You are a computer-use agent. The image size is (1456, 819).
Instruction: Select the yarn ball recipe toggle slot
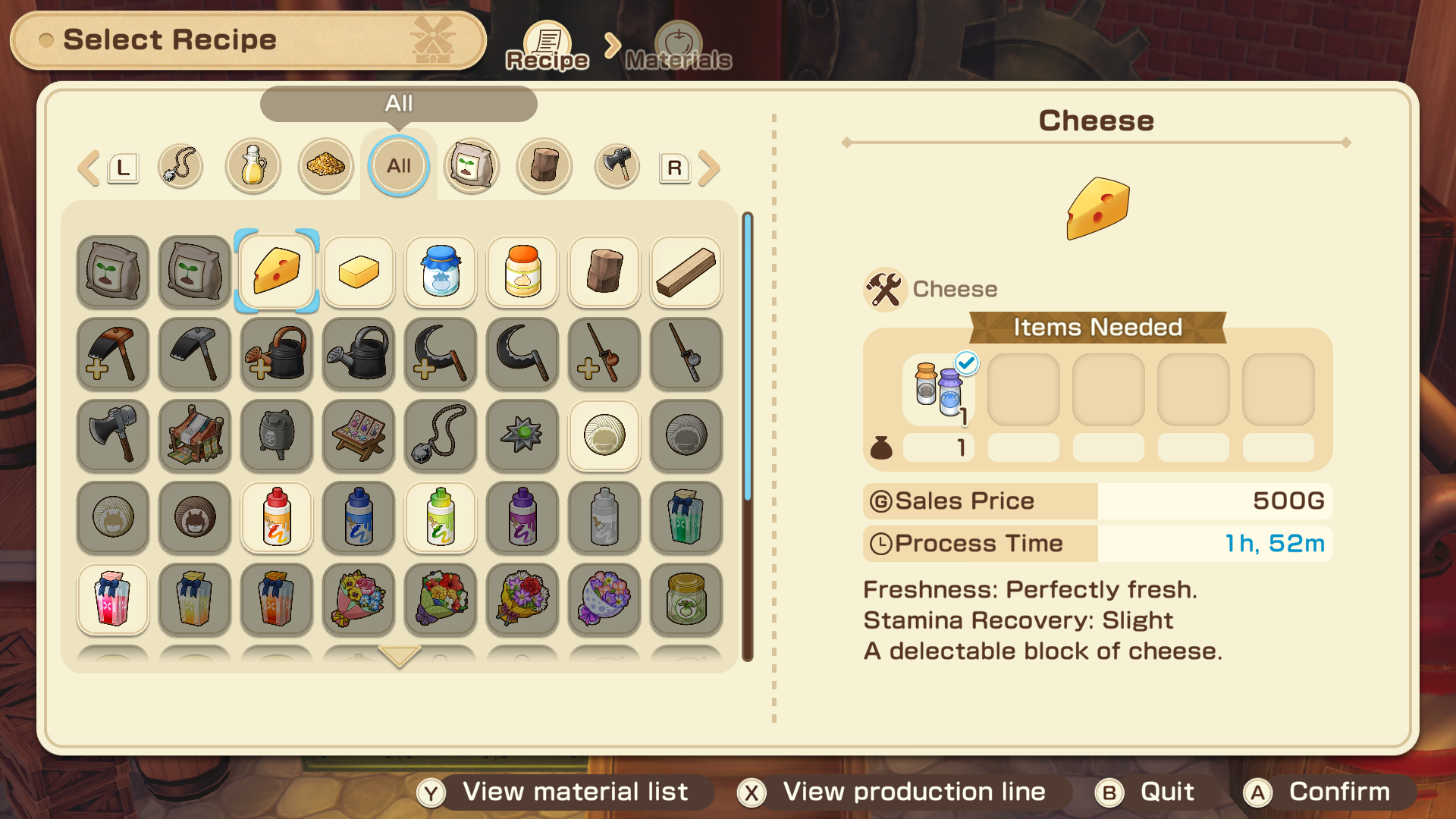(604, 436)
